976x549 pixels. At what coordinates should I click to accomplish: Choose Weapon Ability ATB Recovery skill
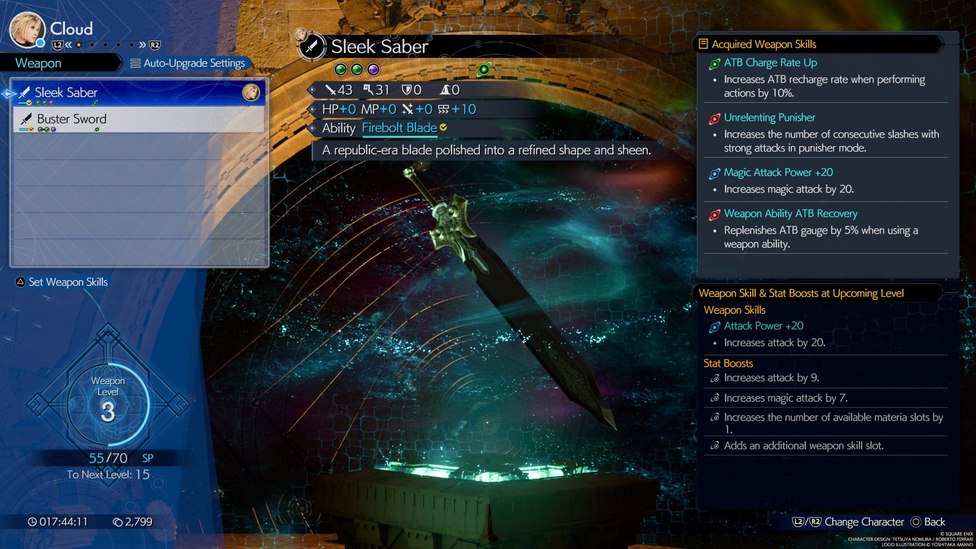(790, 214)
